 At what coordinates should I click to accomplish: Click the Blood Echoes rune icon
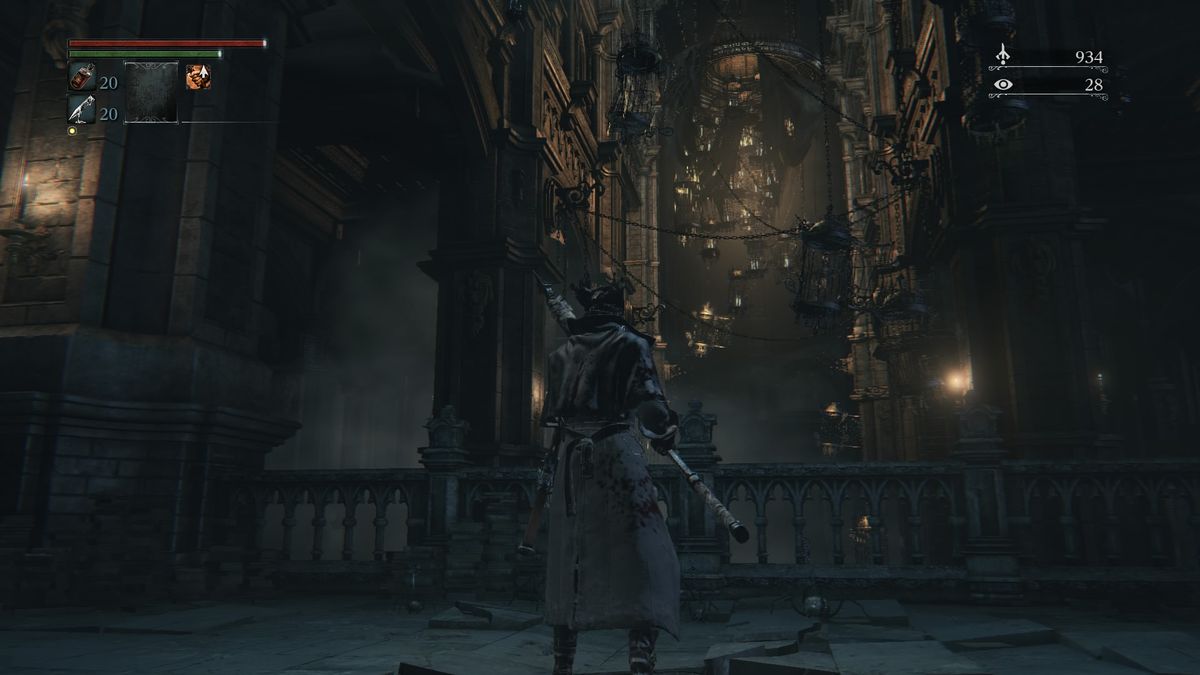[x=1004, y=57]
